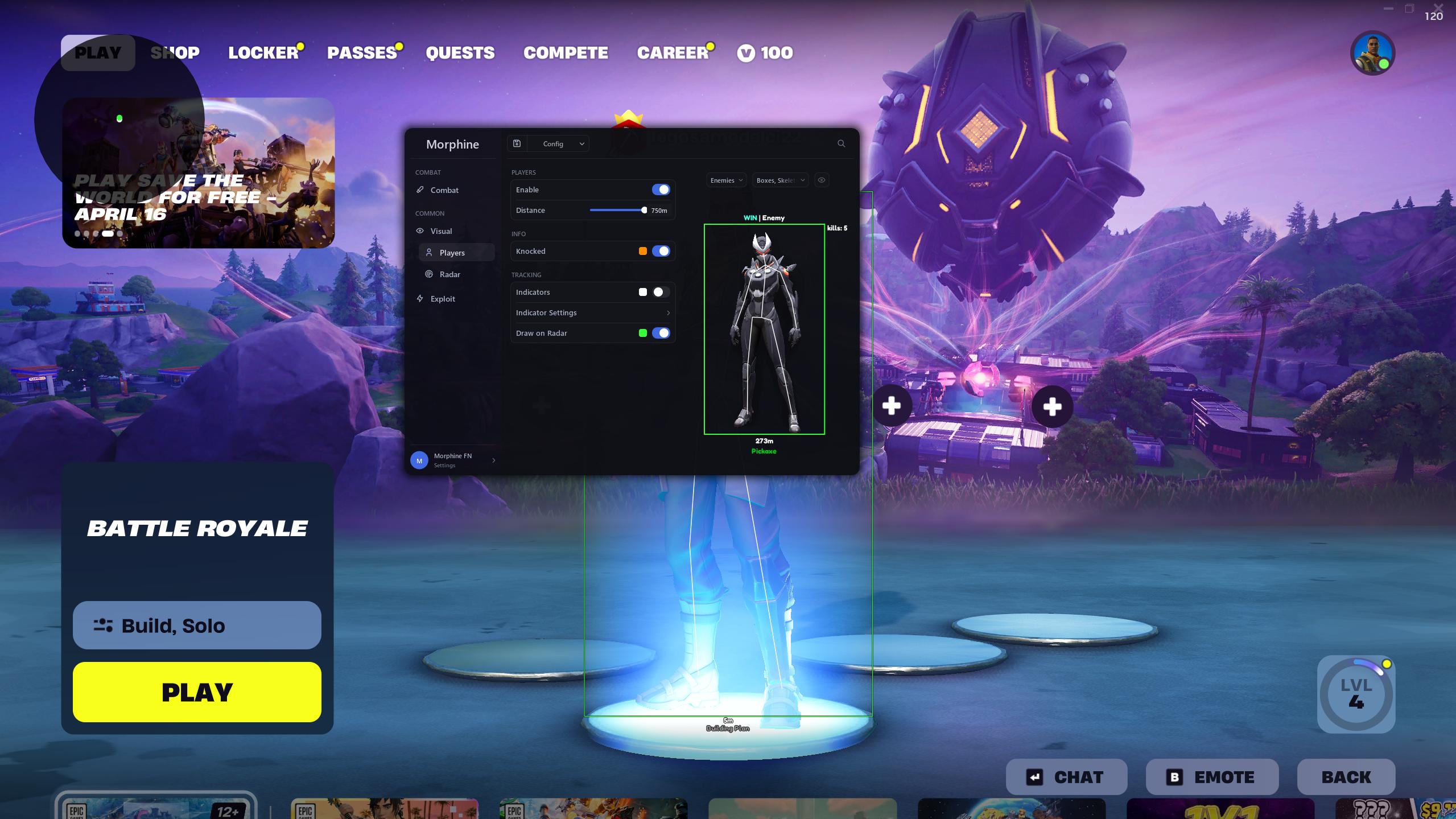This screenshot has width=1456, height=819.
Task: Open the player profile avatar
Action: pos(1372,53)
